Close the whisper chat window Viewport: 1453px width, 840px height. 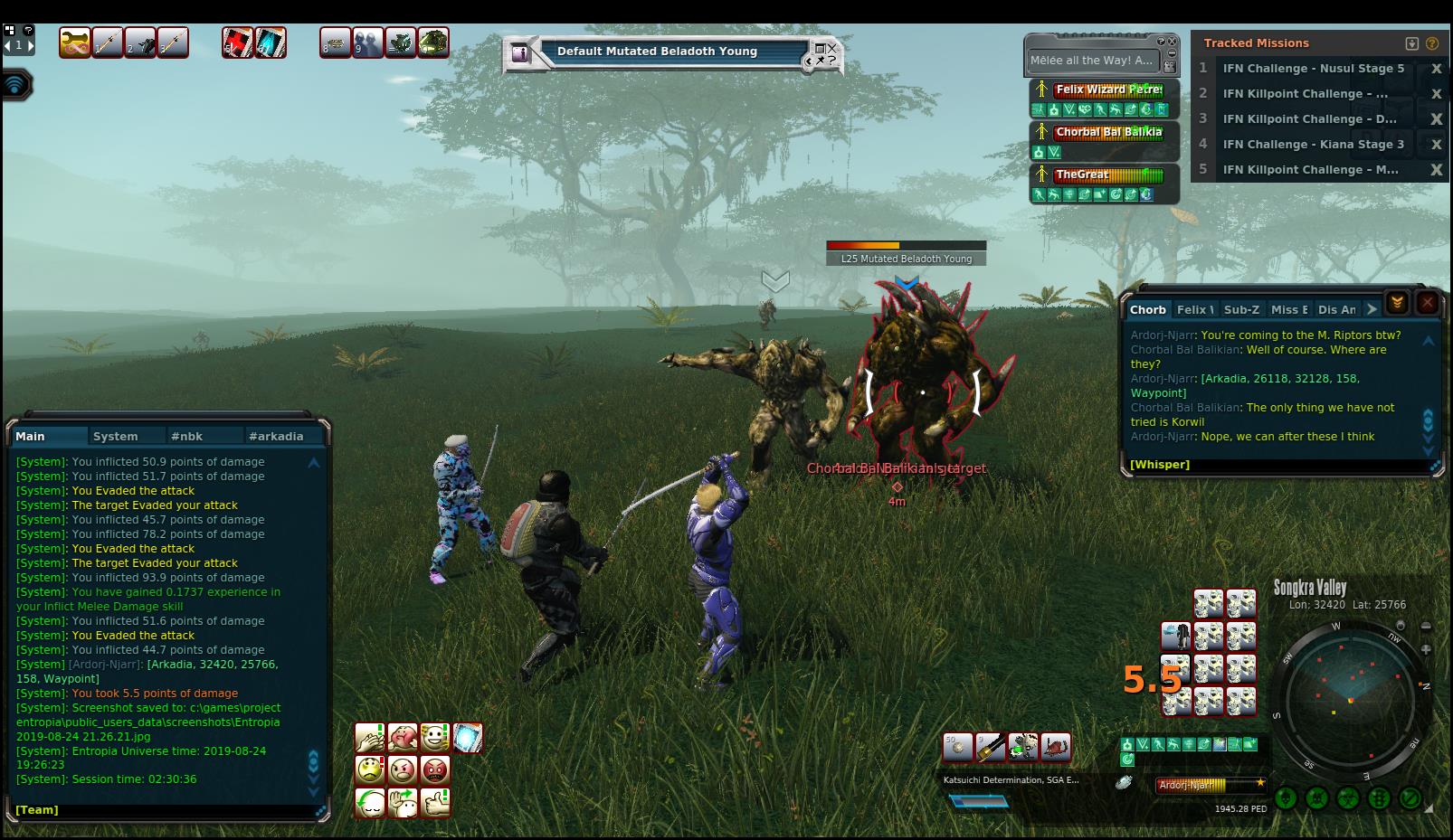tap(1428, 303)
